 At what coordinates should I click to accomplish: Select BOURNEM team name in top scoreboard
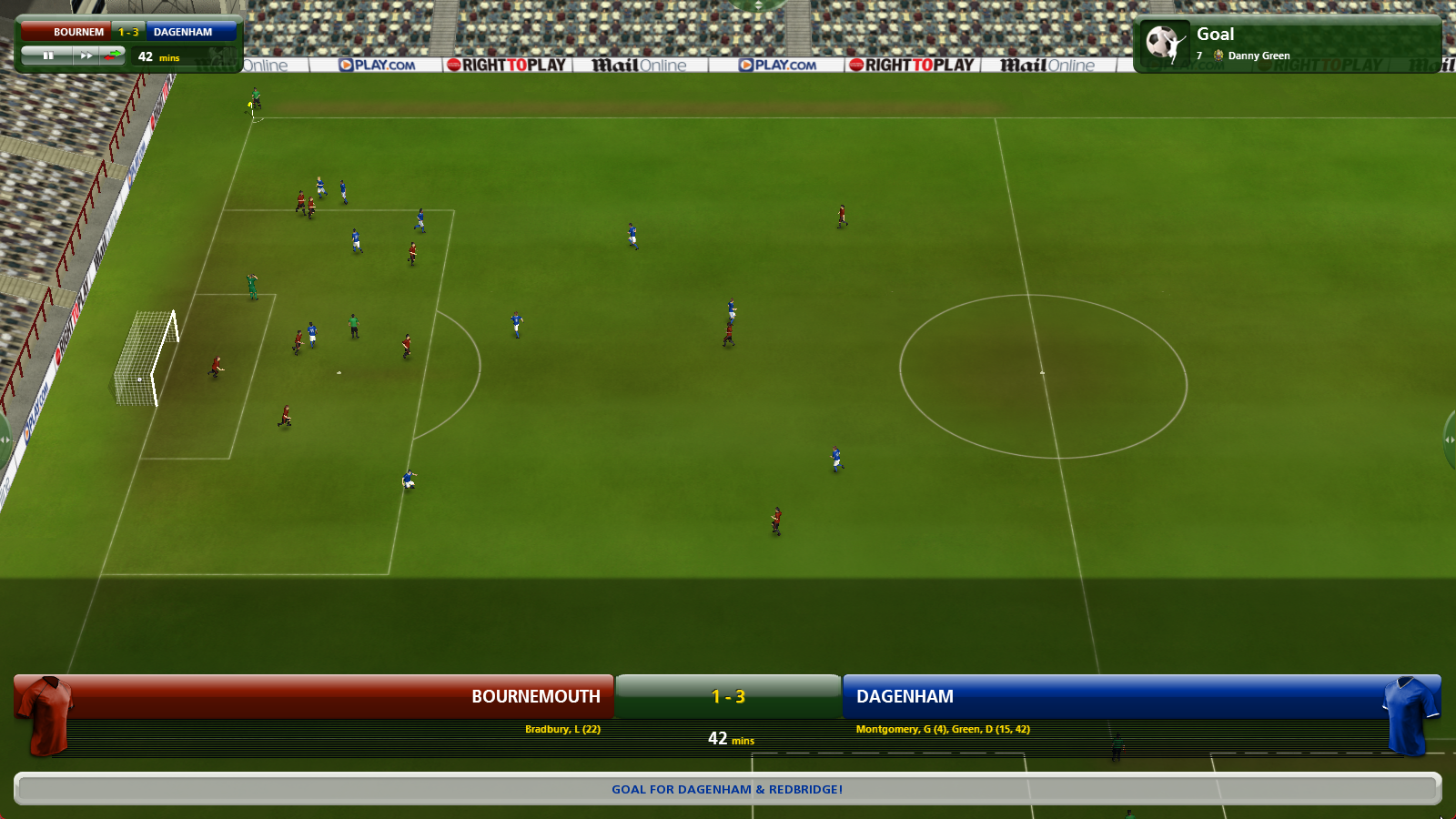pos(78,32)
